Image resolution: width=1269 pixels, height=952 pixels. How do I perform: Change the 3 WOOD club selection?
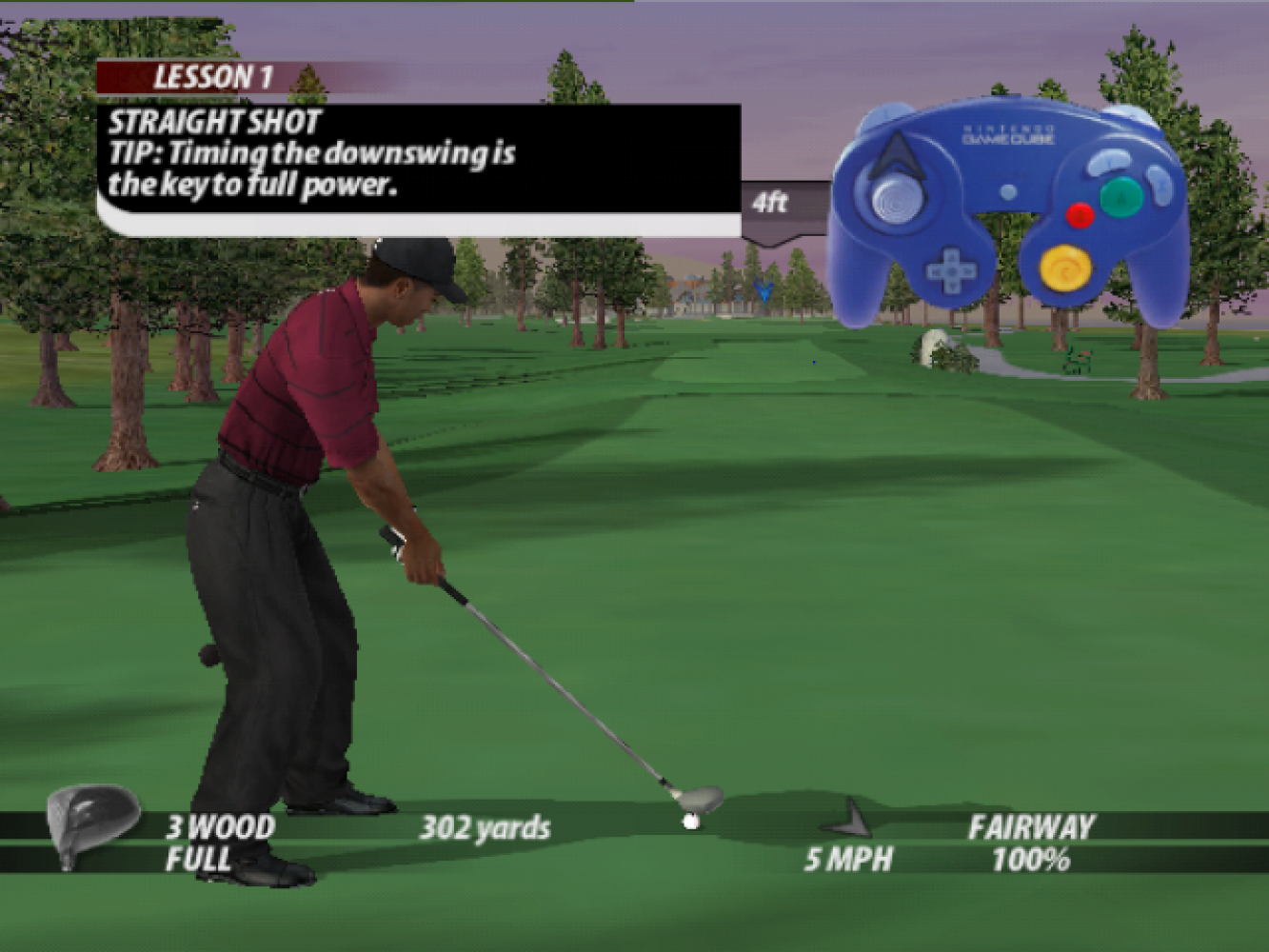tap(221, 826)
